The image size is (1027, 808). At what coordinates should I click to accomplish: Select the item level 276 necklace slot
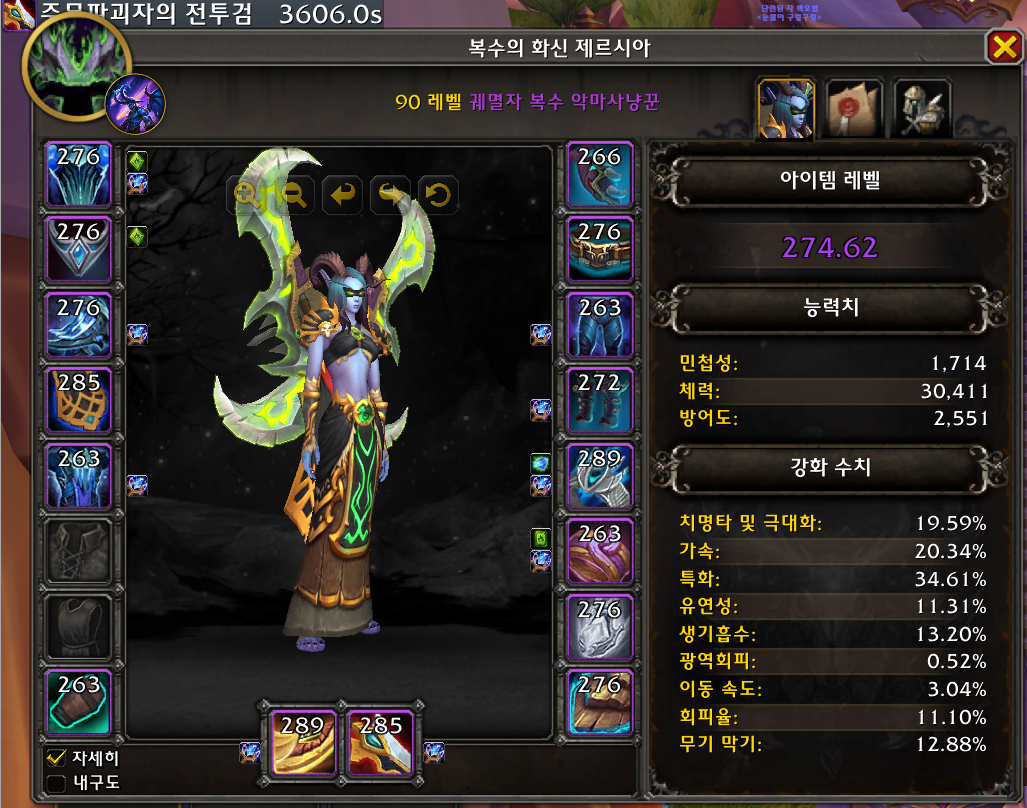coord(79,249)
